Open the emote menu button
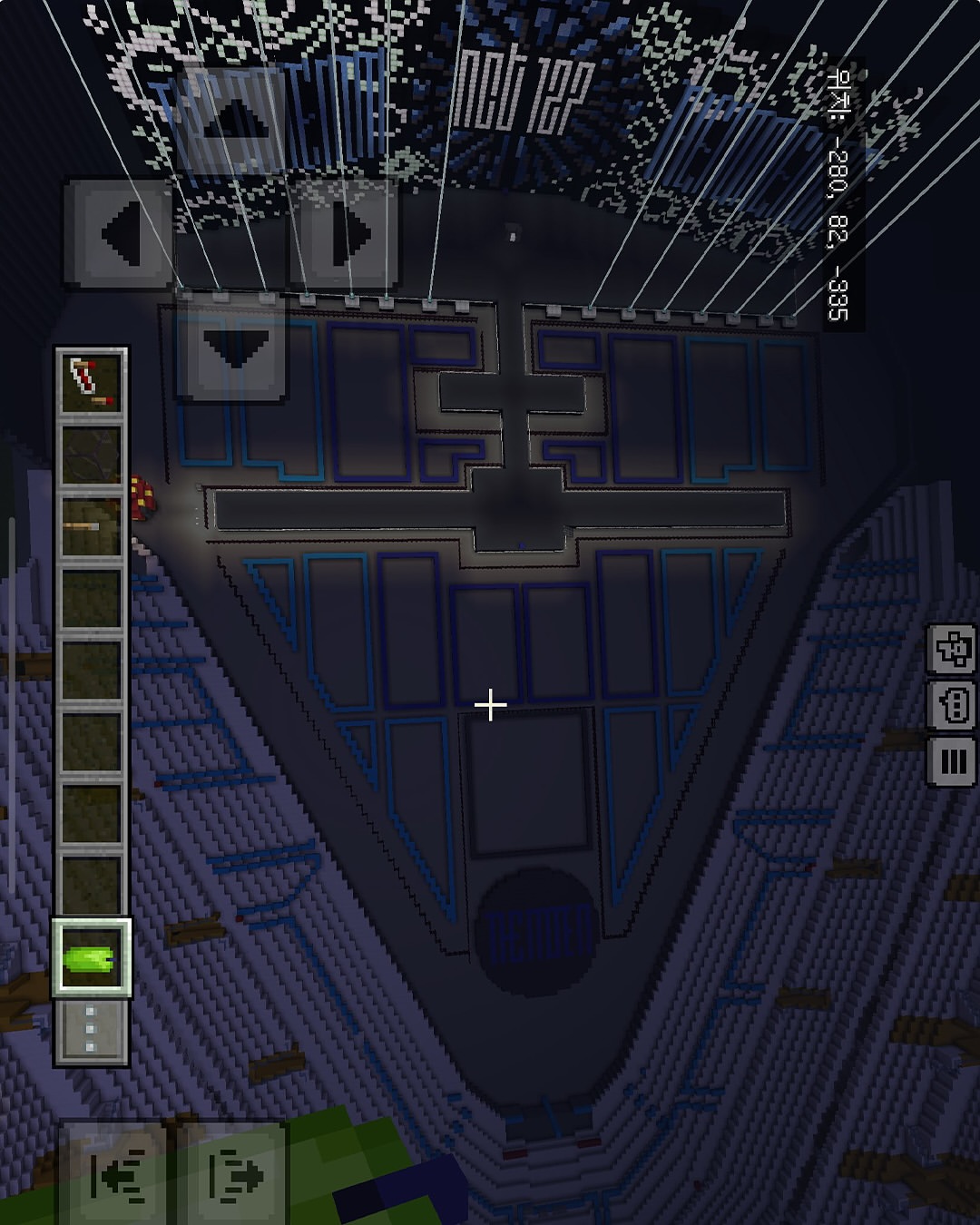980x1225 pixels. (x=952, y=649)
